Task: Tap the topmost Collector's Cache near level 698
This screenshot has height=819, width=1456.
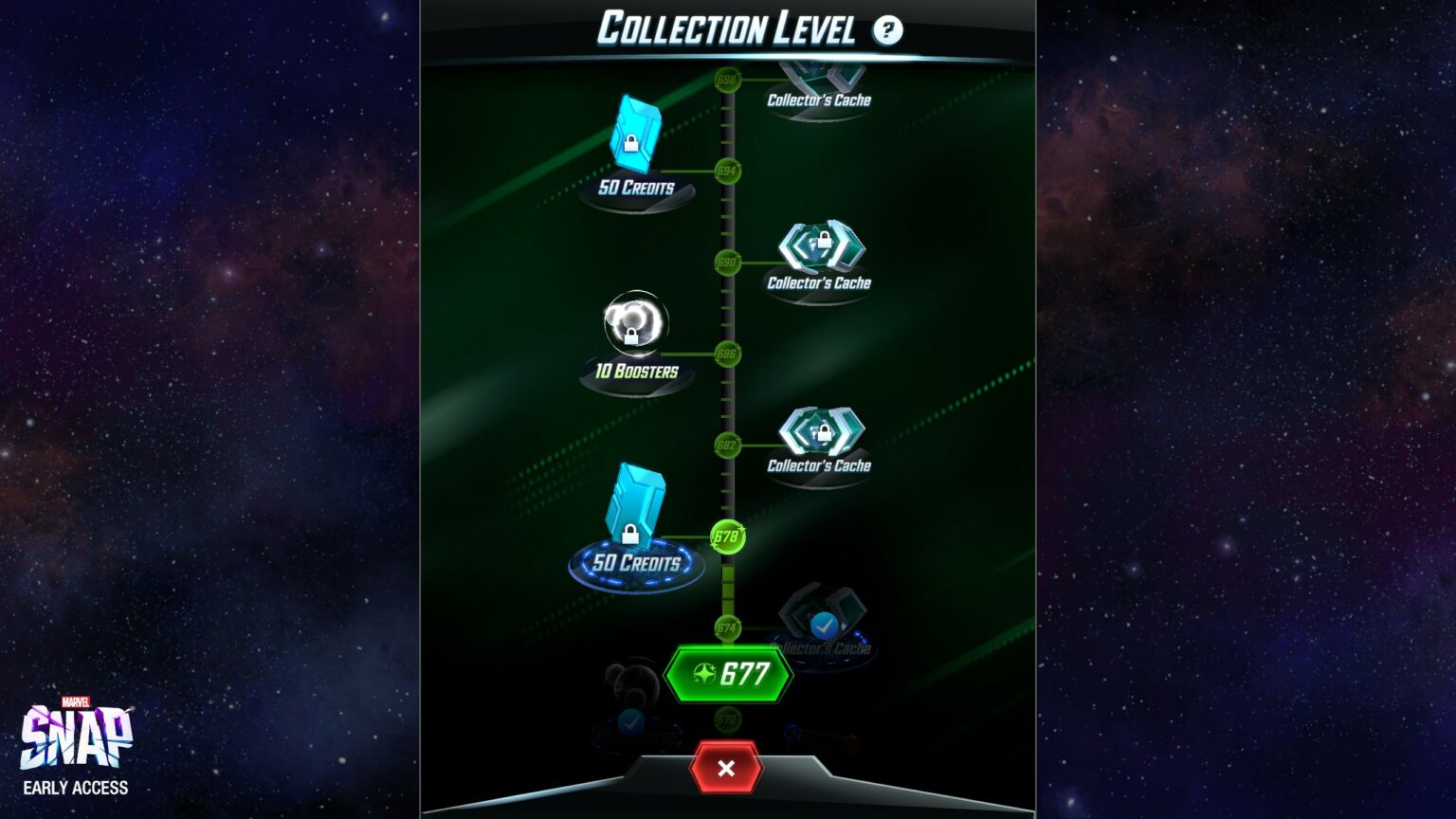Action: [x=821, y=76]
